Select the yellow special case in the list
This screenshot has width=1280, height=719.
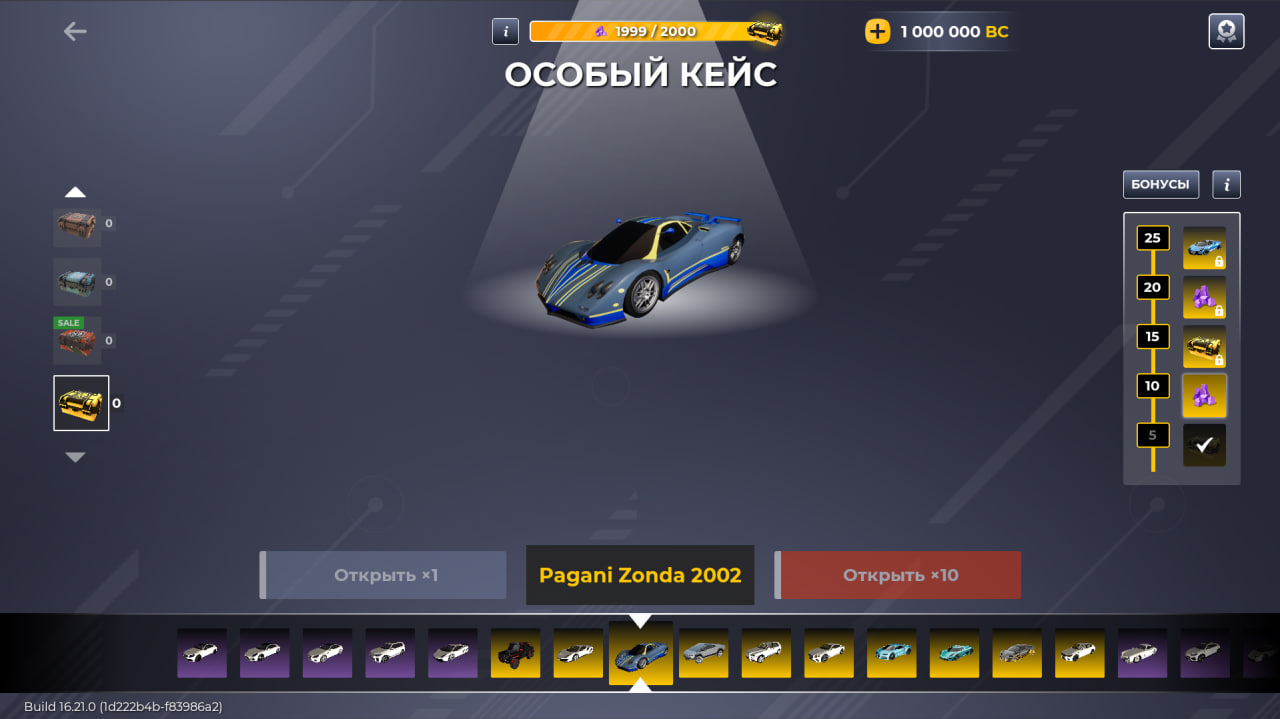pos(81,403)
